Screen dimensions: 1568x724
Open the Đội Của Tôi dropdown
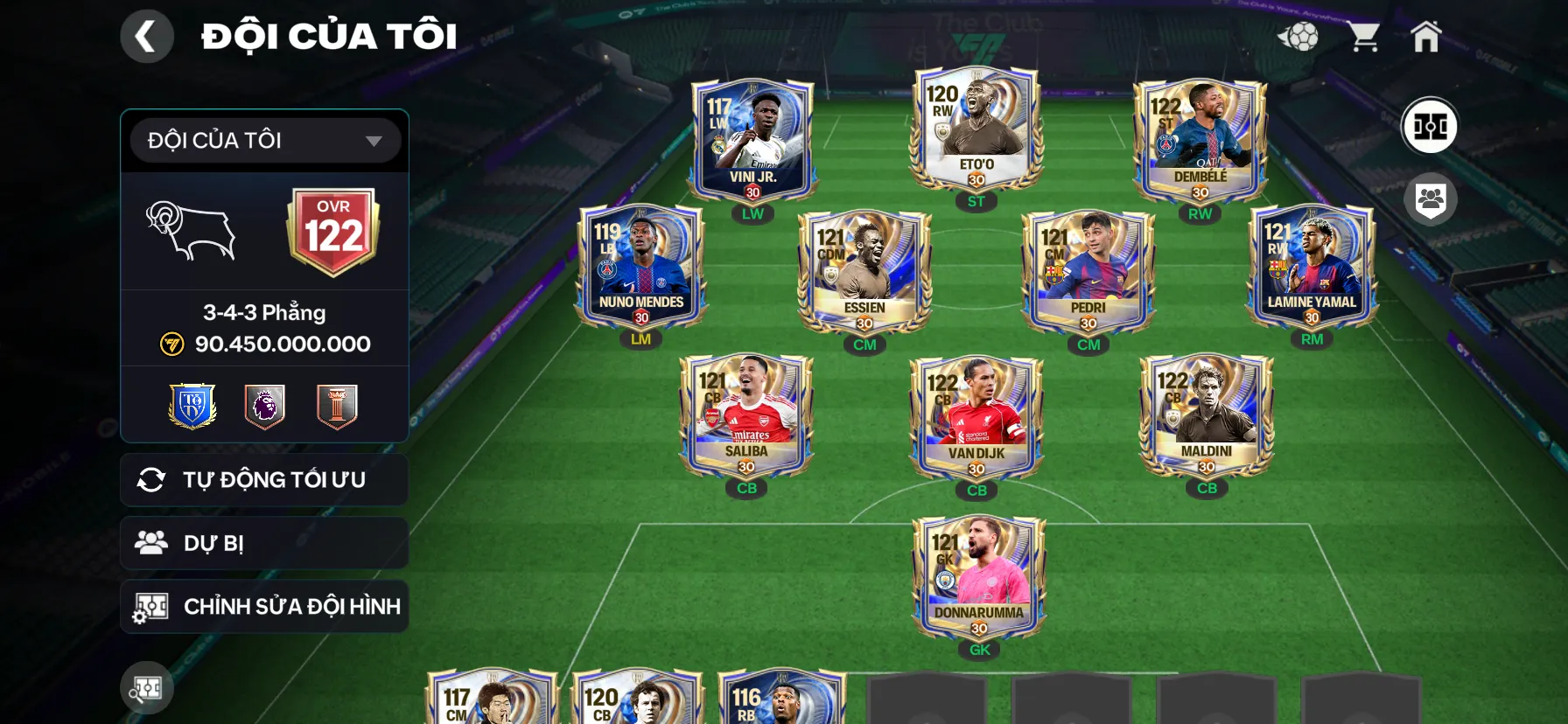coord(265,141)
